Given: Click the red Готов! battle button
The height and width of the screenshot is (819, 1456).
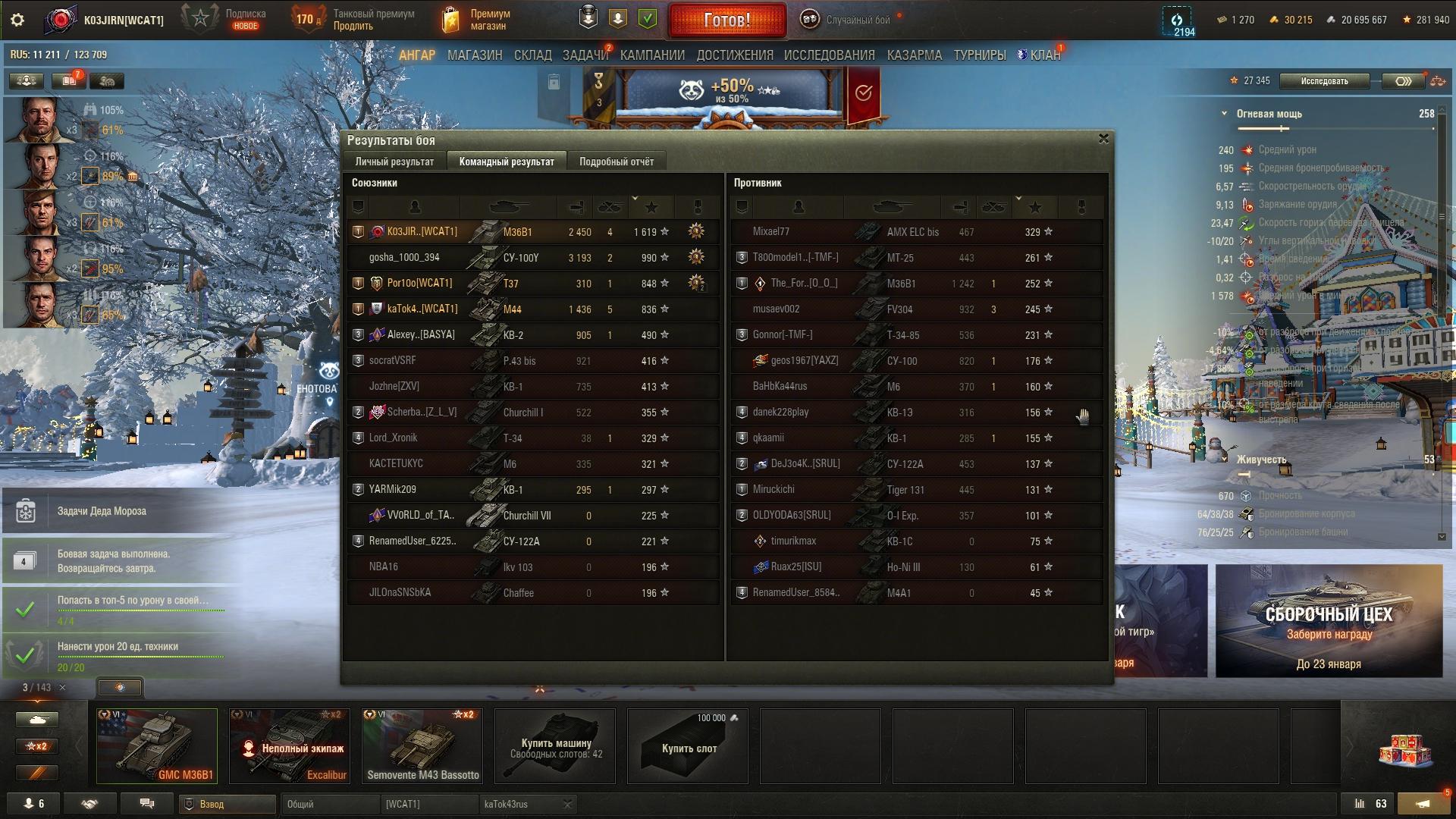Looking at the screenshot, I should 726,20.
